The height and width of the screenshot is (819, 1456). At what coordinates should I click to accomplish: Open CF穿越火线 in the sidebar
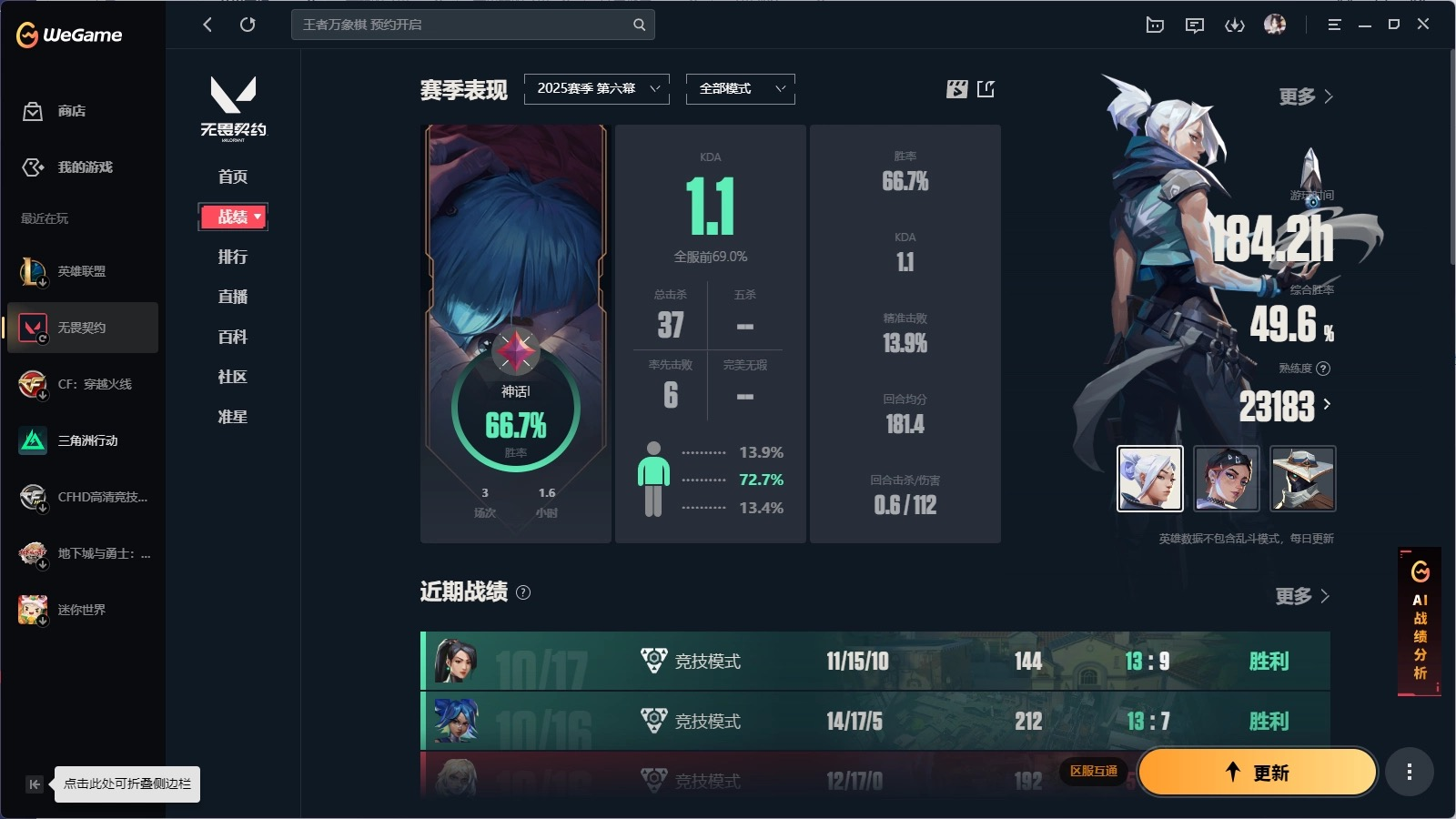tap(82, 384)
